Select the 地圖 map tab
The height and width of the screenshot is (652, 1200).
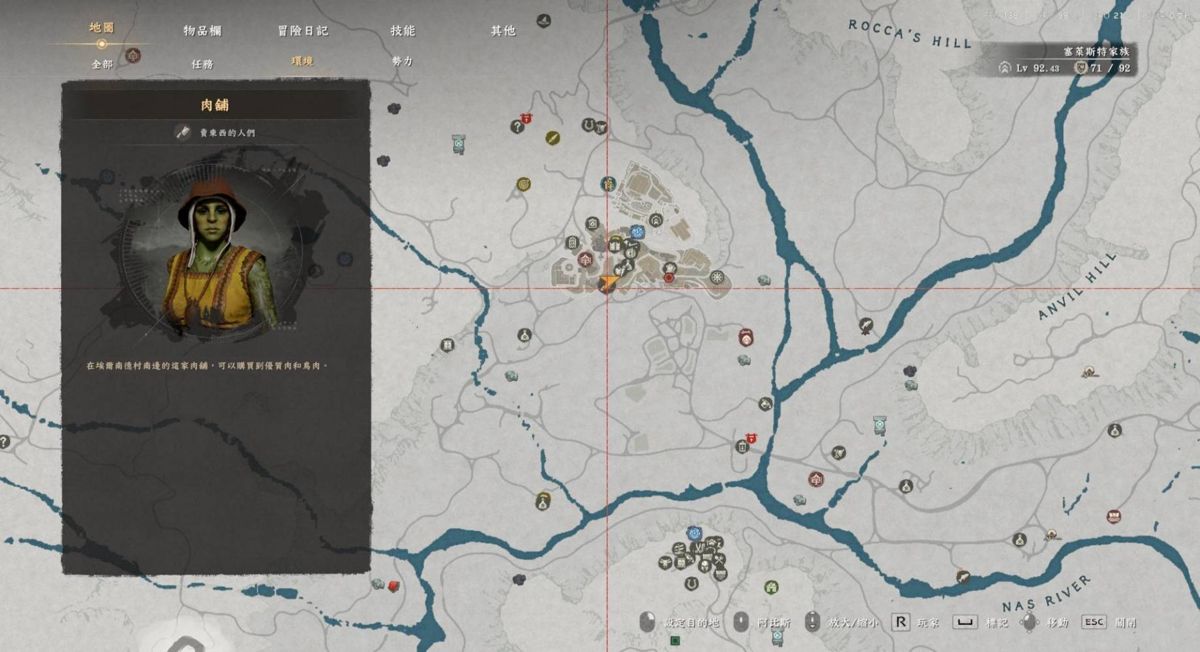click(102, 27)
